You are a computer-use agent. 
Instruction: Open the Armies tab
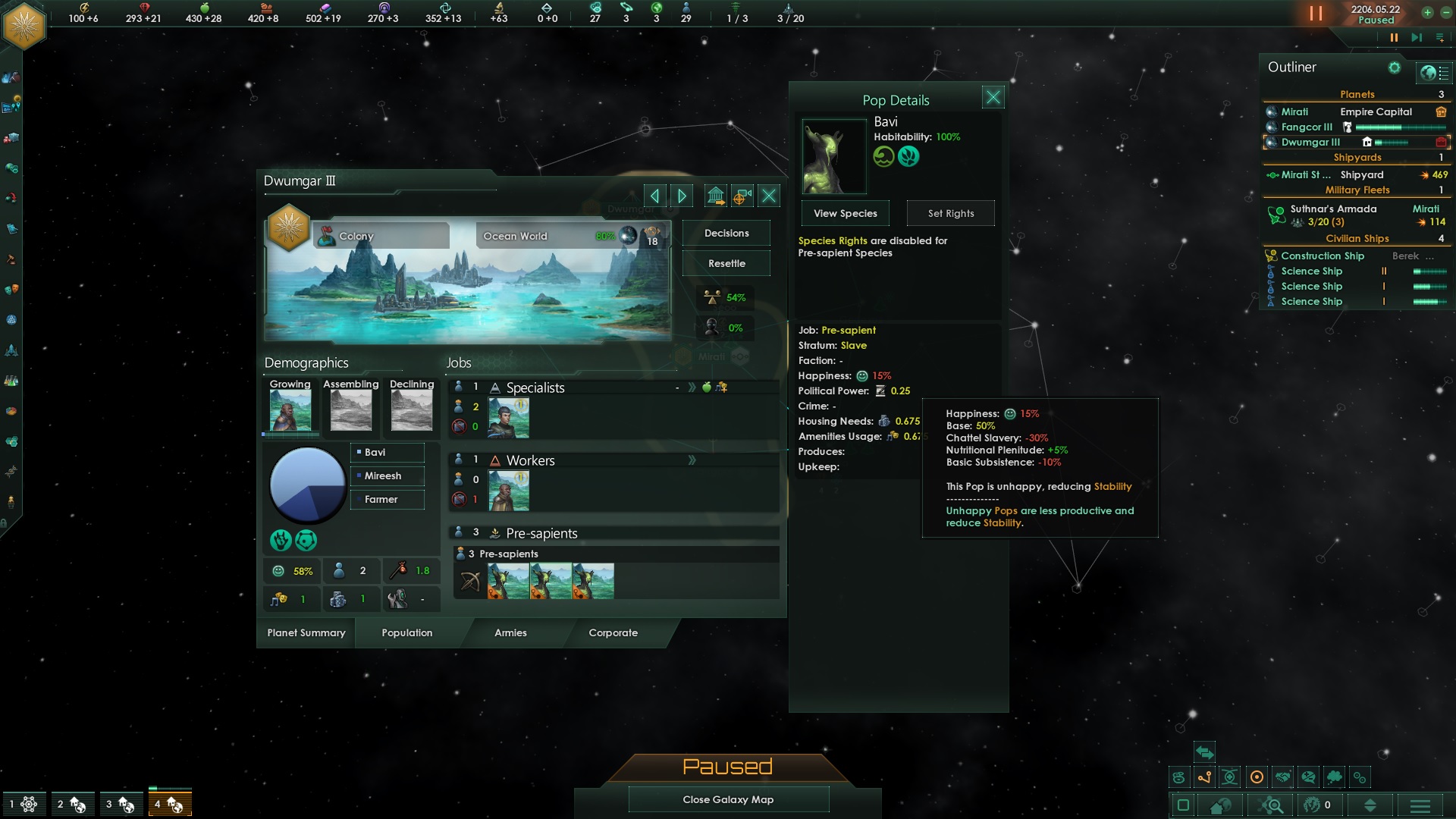[510, 633]
